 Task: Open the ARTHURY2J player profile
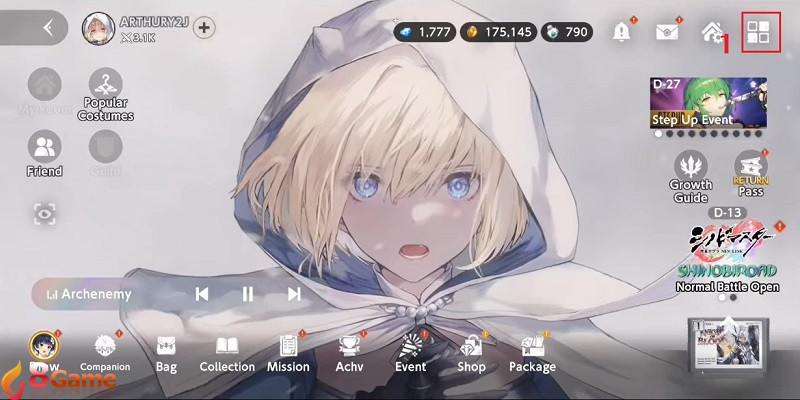coord(97,28)
